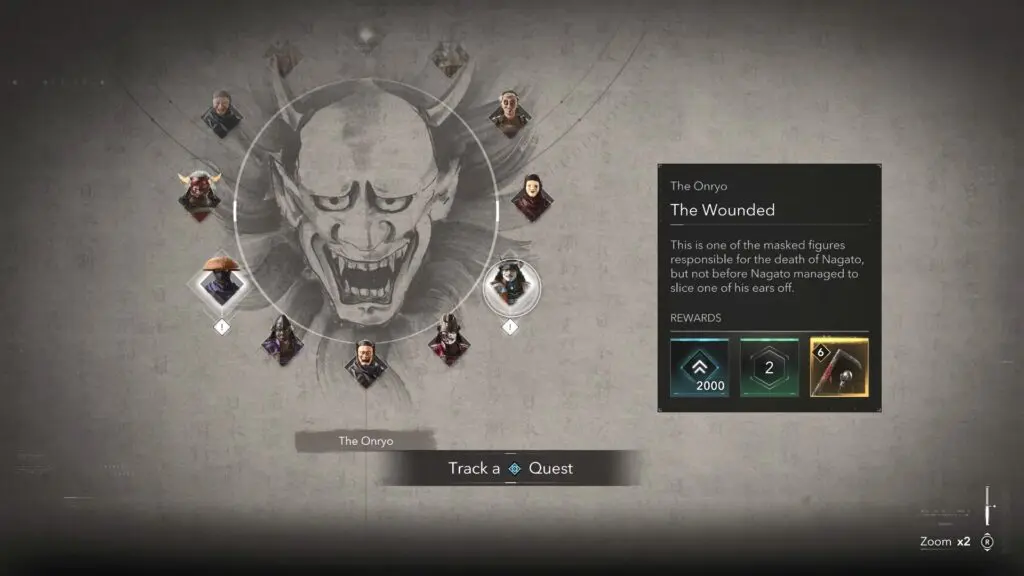The image size is (1024, 576).
Task: Click the highlighted Wounded target portrait
Action: pyautogui.click(x=511, y=284)
